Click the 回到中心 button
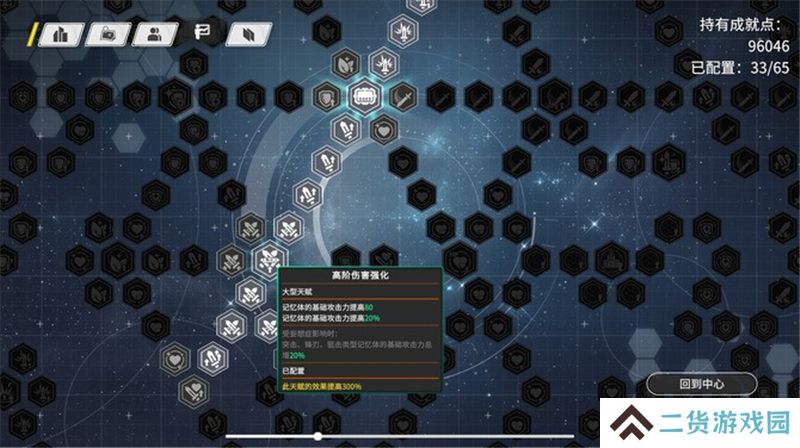 click(701, 384)
